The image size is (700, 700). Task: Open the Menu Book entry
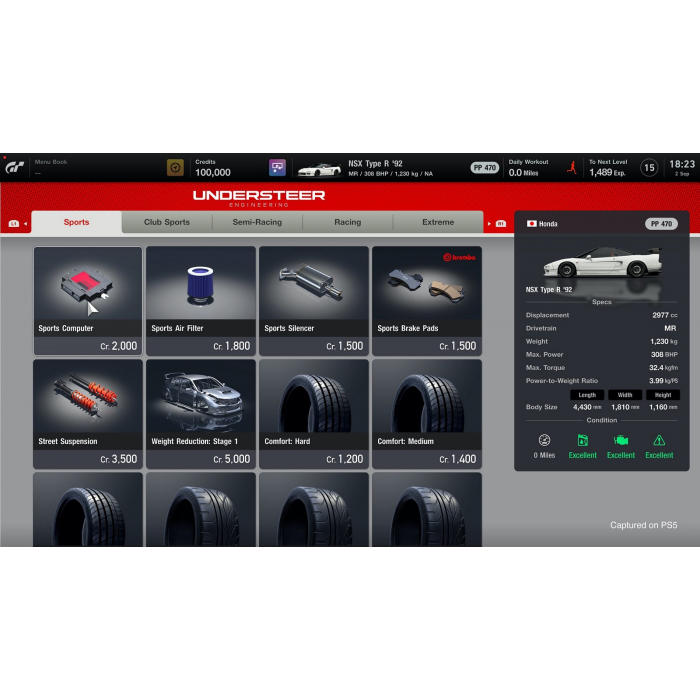coord(52,167)
